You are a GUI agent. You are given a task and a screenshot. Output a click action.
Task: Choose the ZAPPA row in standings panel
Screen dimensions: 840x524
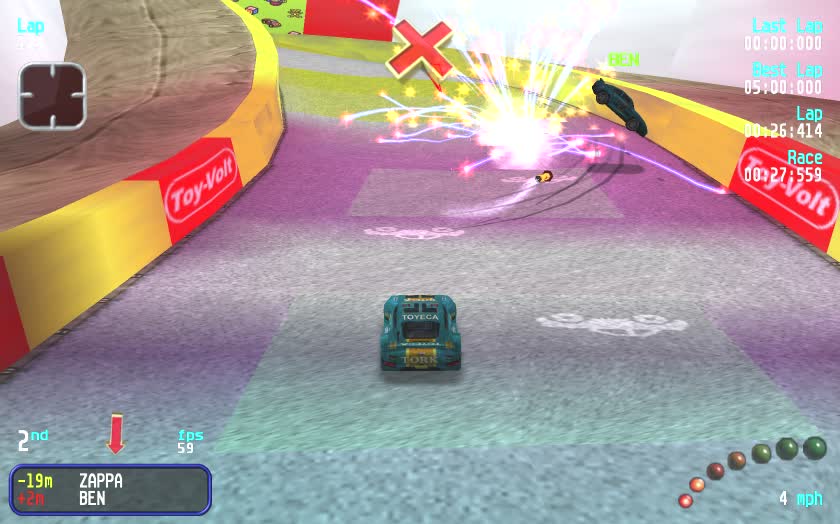[x=110, y=481]
